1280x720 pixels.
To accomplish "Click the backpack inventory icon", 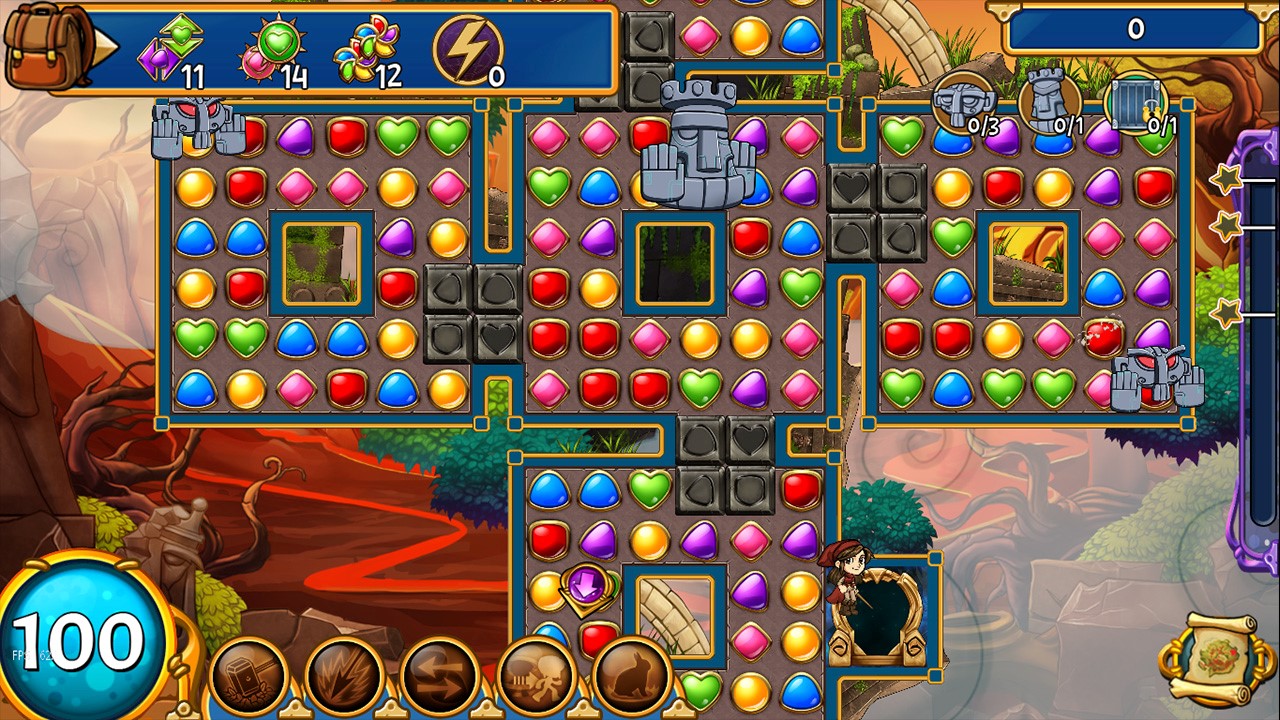I will tap(42, 44).
